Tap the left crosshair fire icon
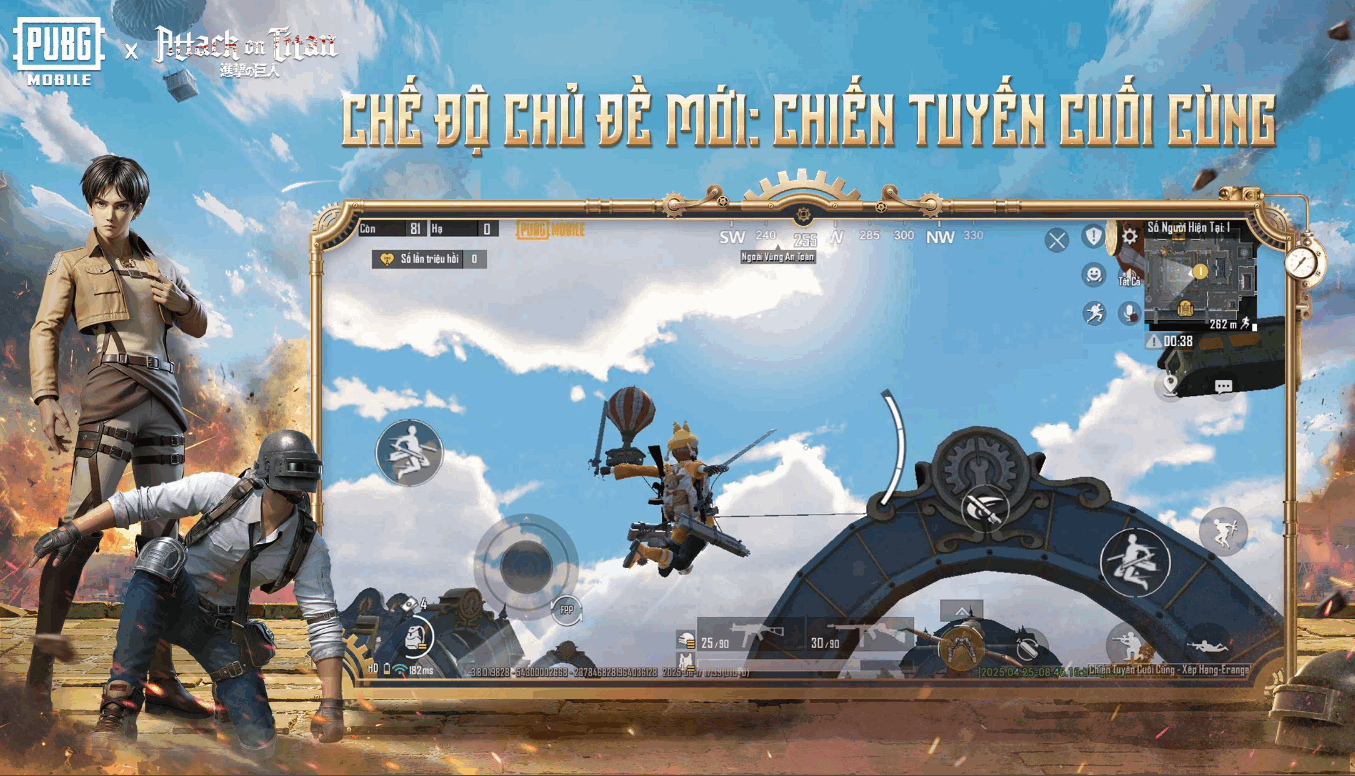 tap(985, 510)
